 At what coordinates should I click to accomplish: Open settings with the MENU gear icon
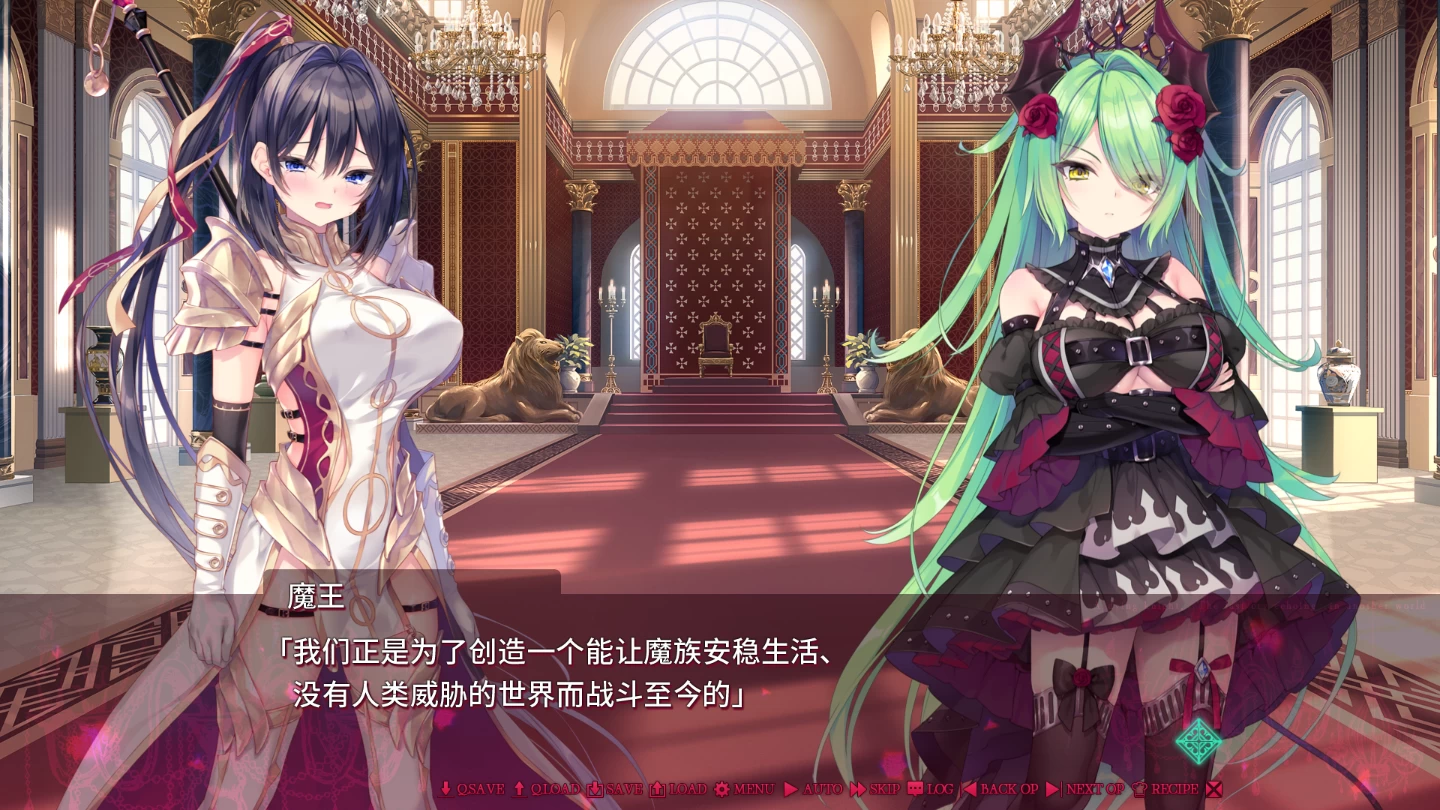pos(724,789)
